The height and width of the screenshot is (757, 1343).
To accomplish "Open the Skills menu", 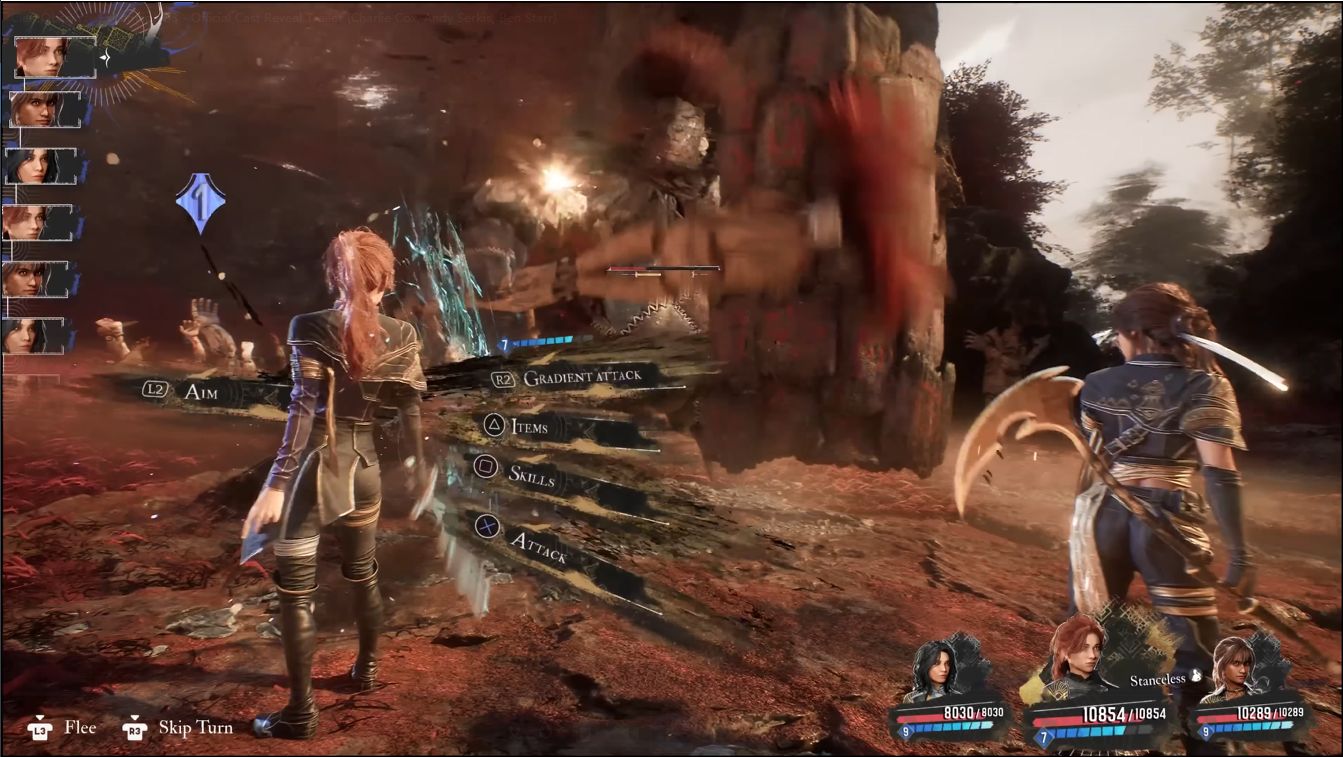I will coord(531,476).
